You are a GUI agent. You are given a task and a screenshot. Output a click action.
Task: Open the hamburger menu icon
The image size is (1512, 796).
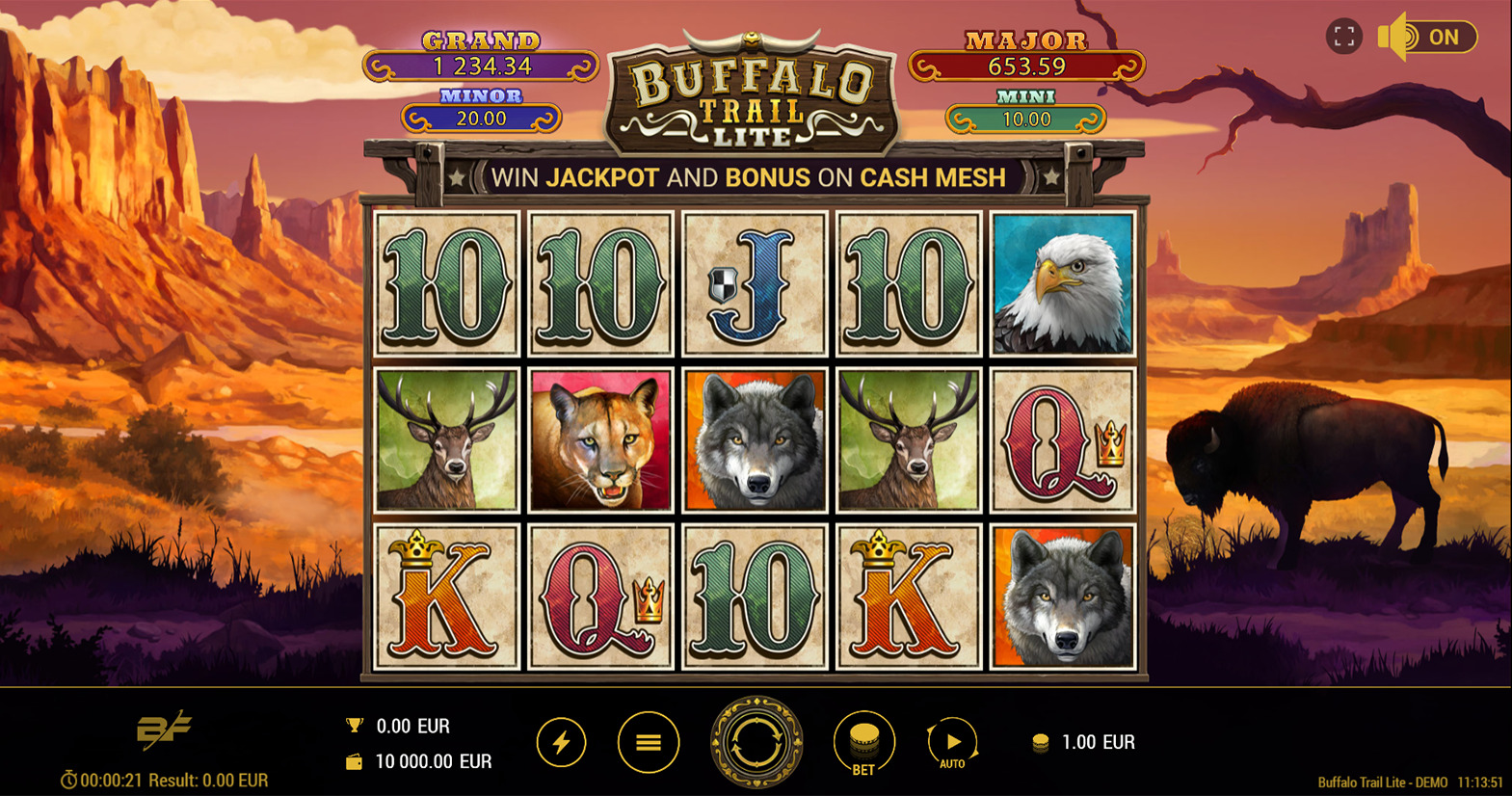649,743
